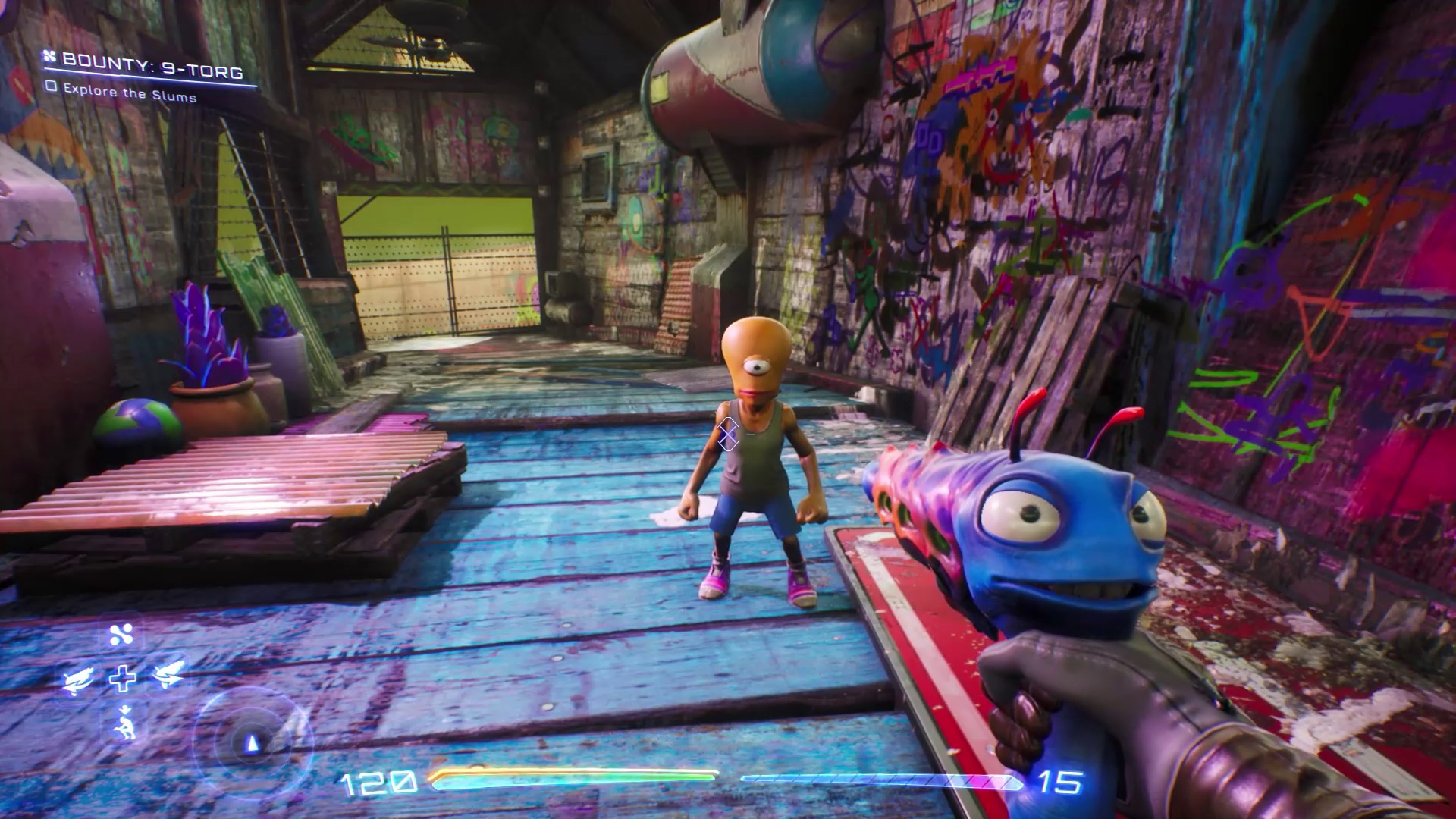
Task: Activate the four-dot waypoint icon above the d-pad
Action: [121, 635]
